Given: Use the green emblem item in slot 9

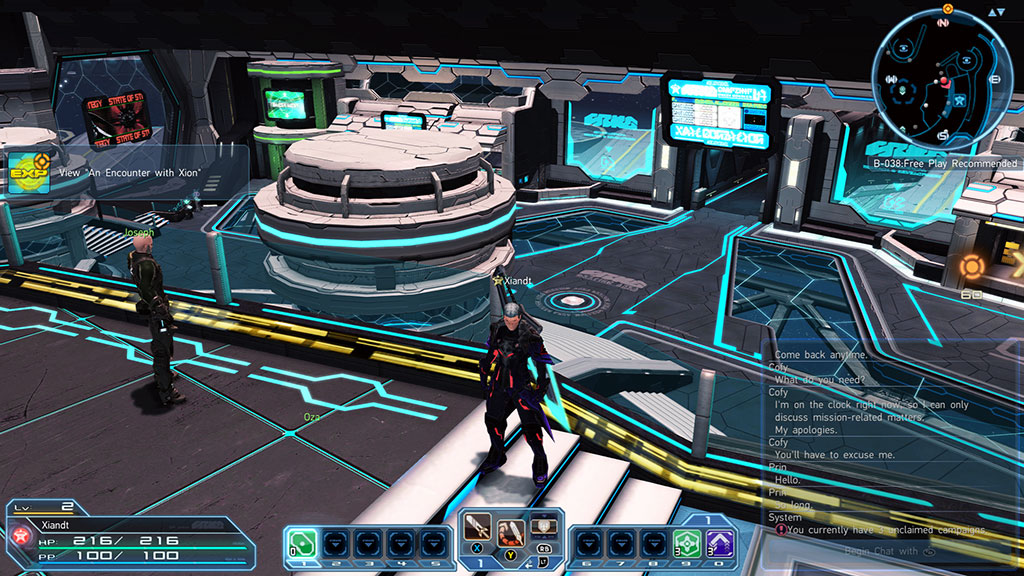Looking at the screenshot, I should (684, 543).
